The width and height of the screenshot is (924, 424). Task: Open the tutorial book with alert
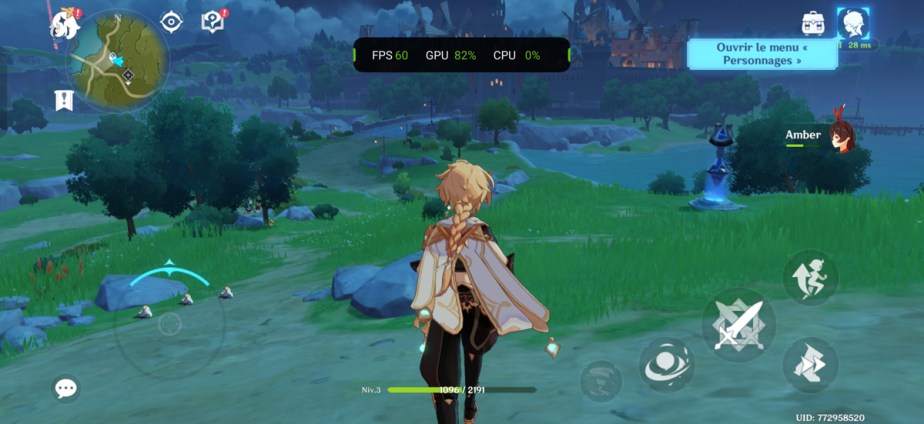[212, 21]
